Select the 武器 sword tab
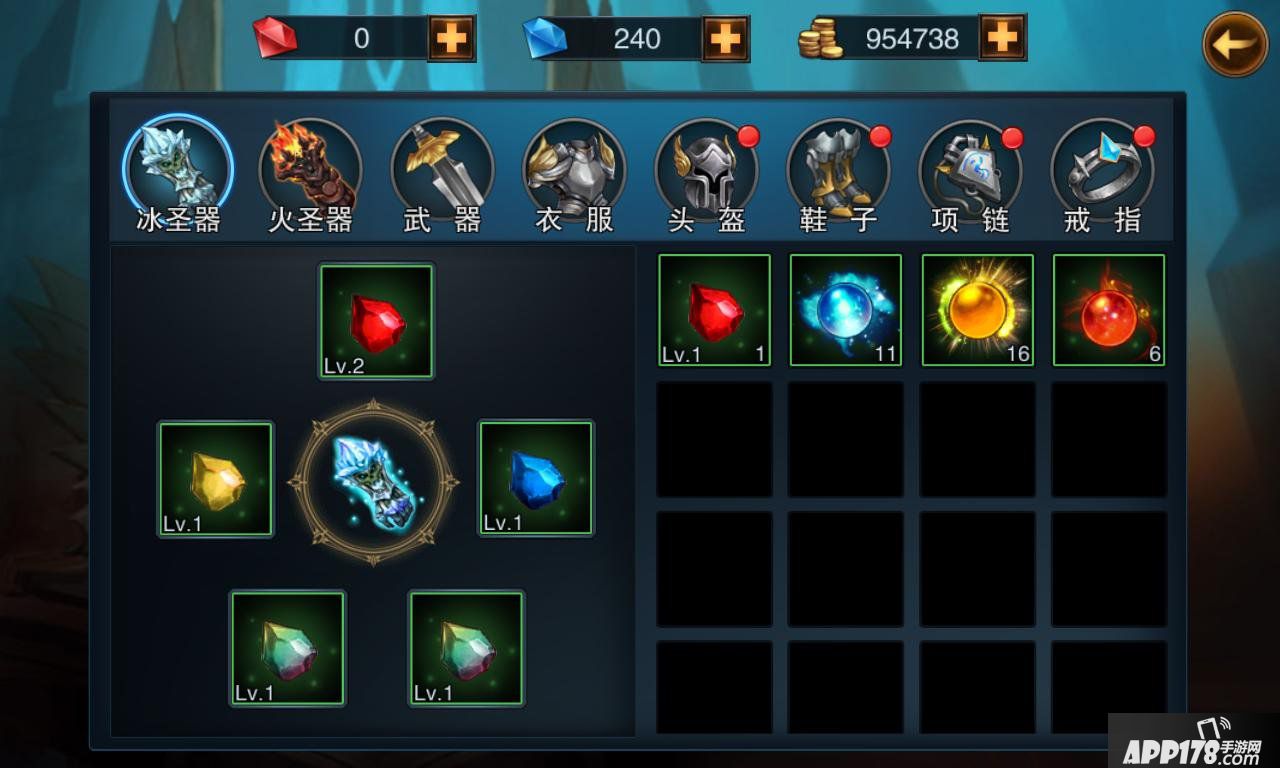The image size is (1280, 768). 442,171
